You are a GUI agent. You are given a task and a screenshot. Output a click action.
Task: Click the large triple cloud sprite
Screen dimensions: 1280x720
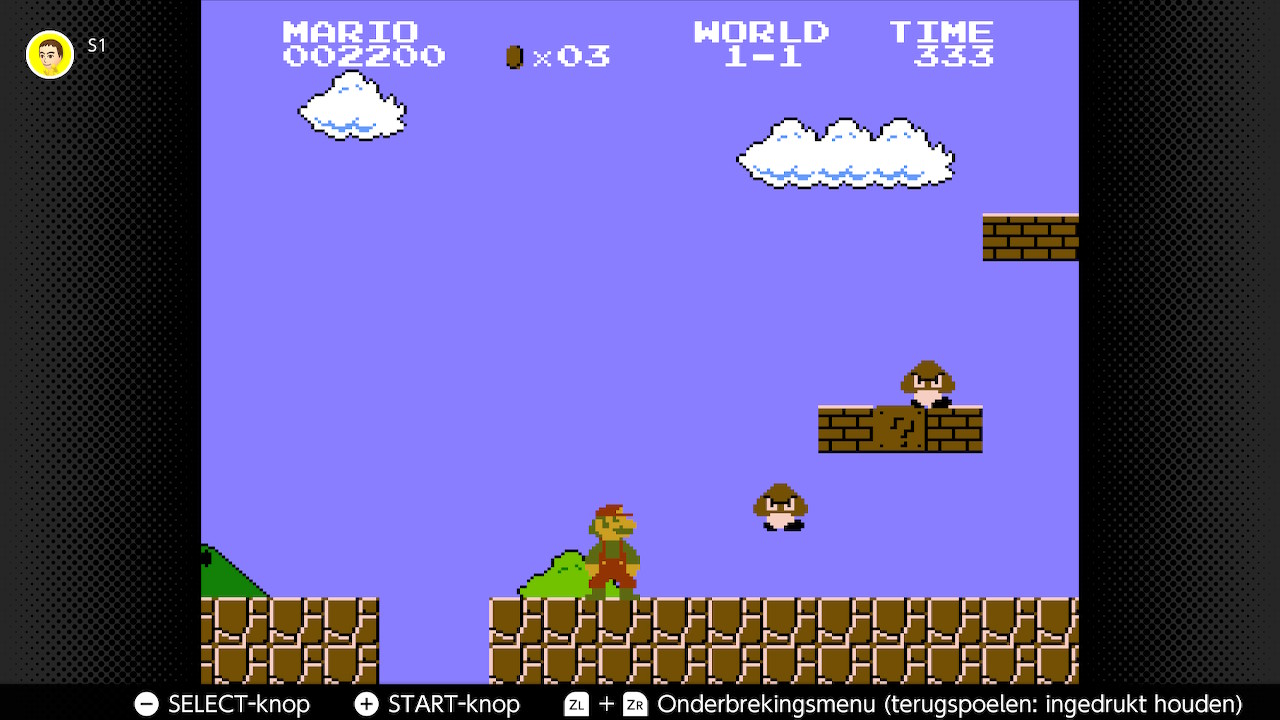(x=845, y=155)
